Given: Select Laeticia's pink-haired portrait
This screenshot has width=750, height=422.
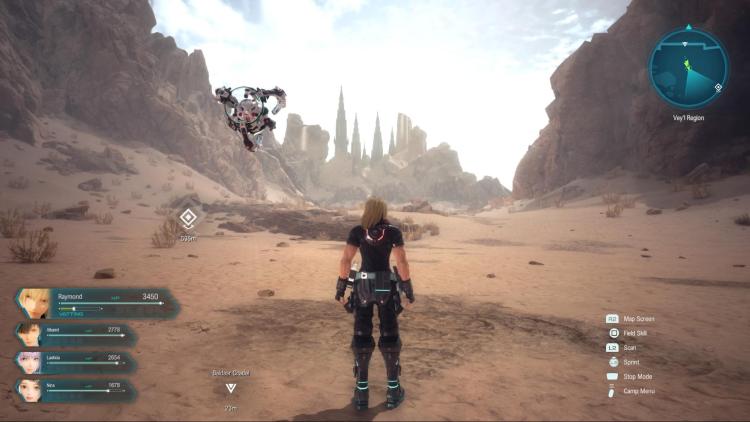Looking at the screenshot, I should click(x=29, y=362).
